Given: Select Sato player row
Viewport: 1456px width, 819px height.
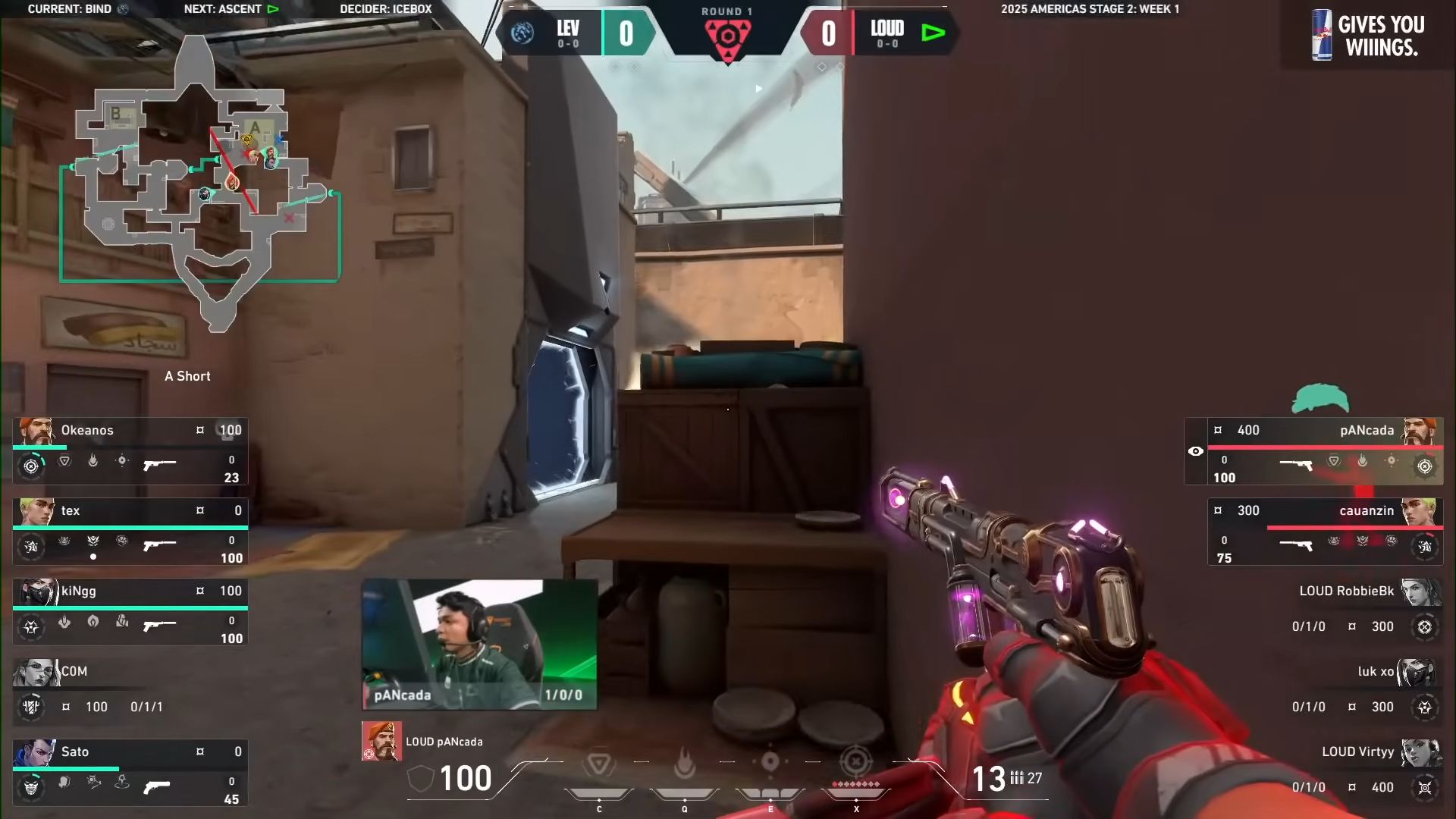Looking at the screenshot, I should coord(130,772).
